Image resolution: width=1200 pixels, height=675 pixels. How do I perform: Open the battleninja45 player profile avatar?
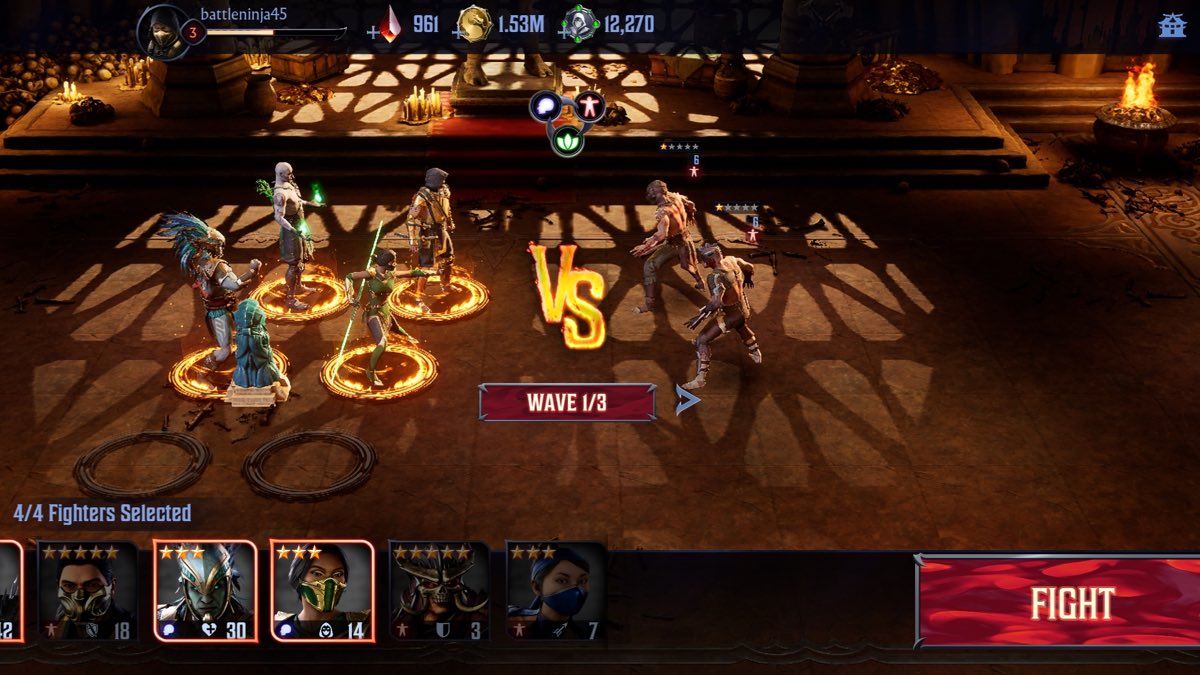163,32
